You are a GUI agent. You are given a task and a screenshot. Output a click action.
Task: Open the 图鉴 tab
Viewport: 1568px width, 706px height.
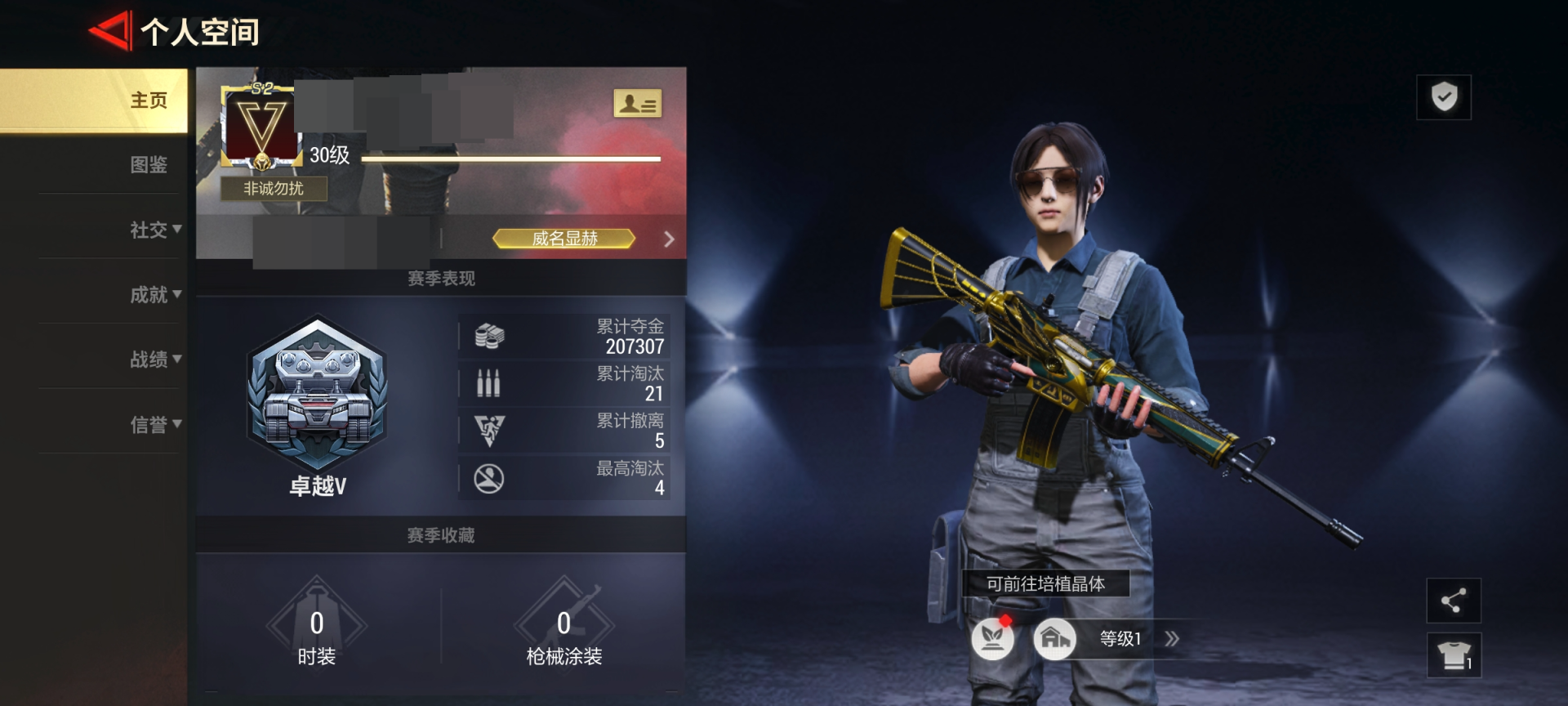click(x=148, y=165)
